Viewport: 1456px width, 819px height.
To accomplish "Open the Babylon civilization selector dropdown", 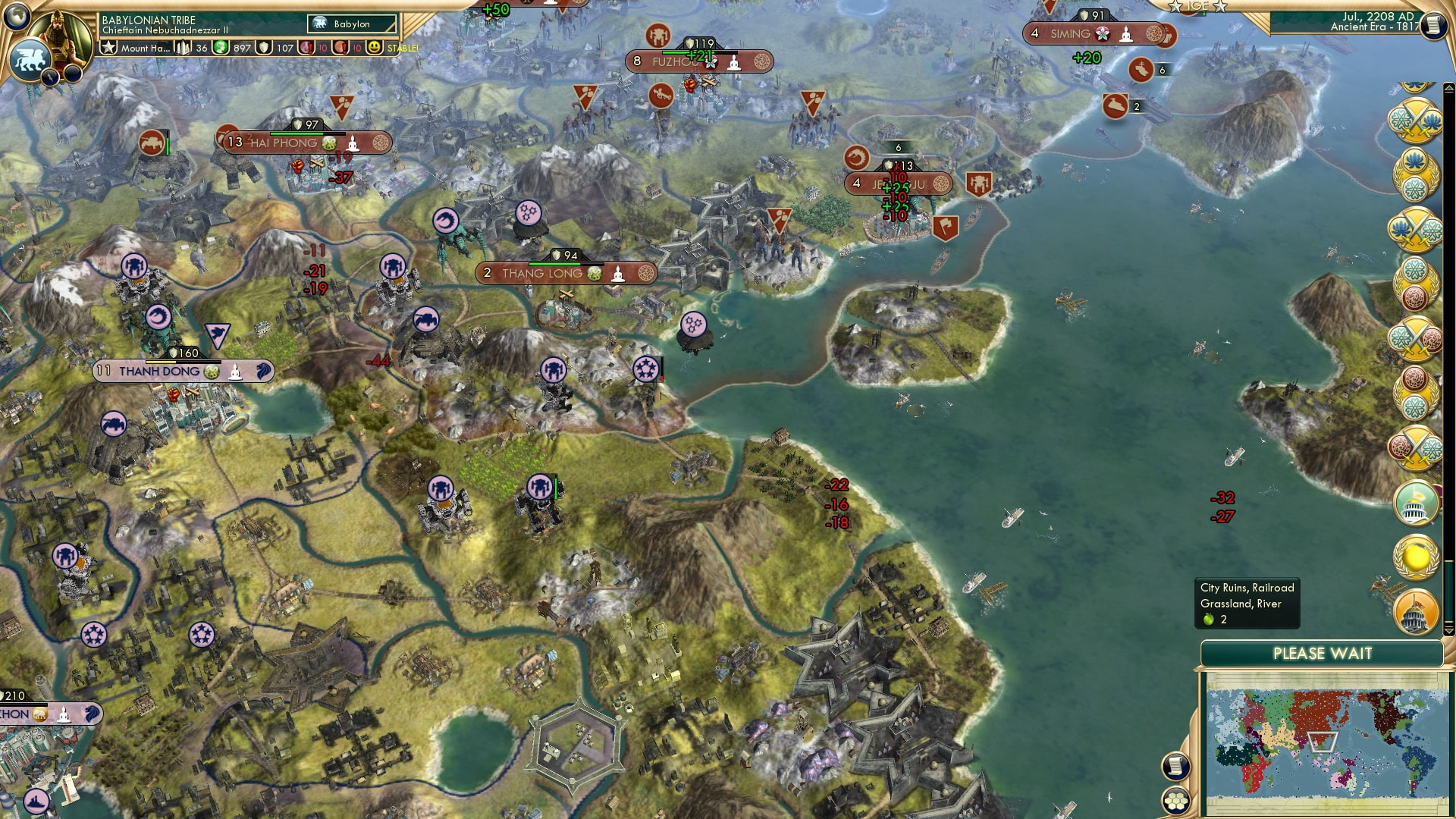I will (x=350, y=24).
